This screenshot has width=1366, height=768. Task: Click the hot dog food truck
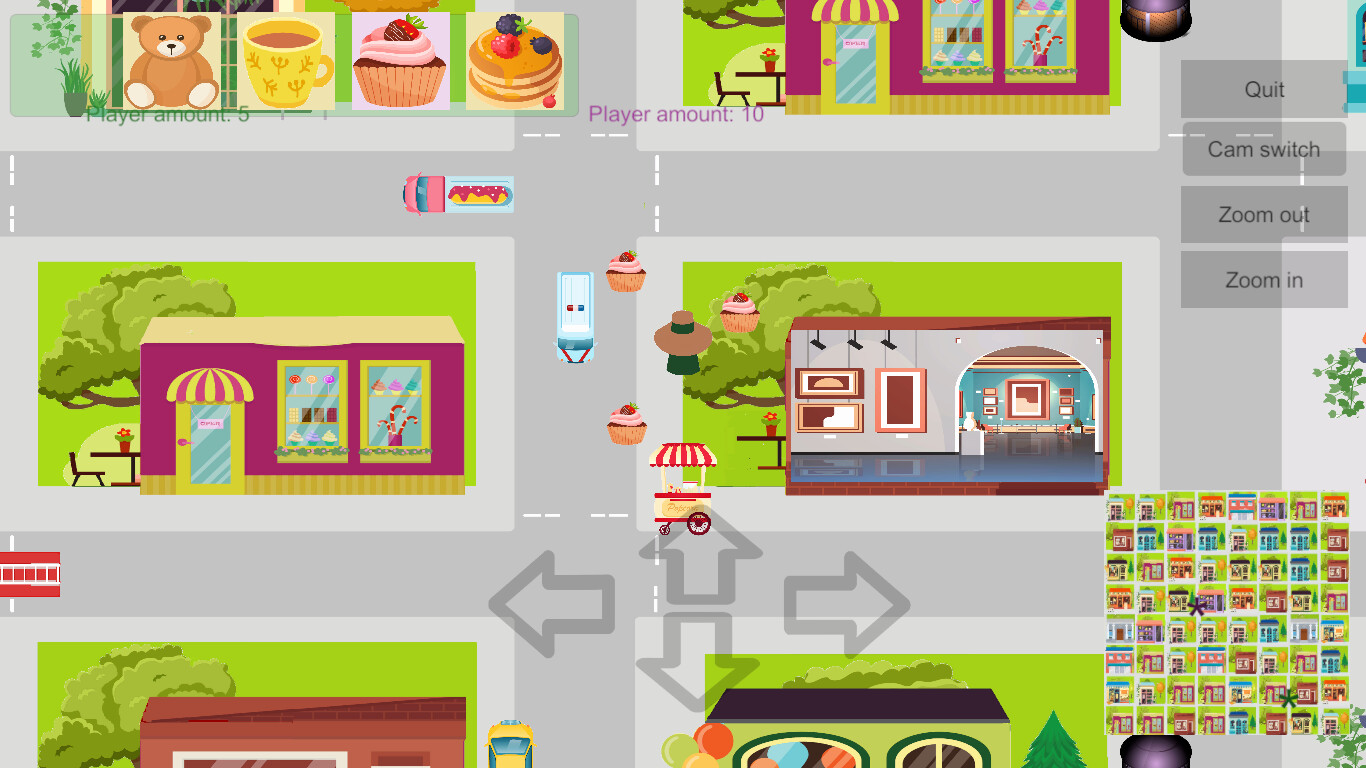point(458,193)
